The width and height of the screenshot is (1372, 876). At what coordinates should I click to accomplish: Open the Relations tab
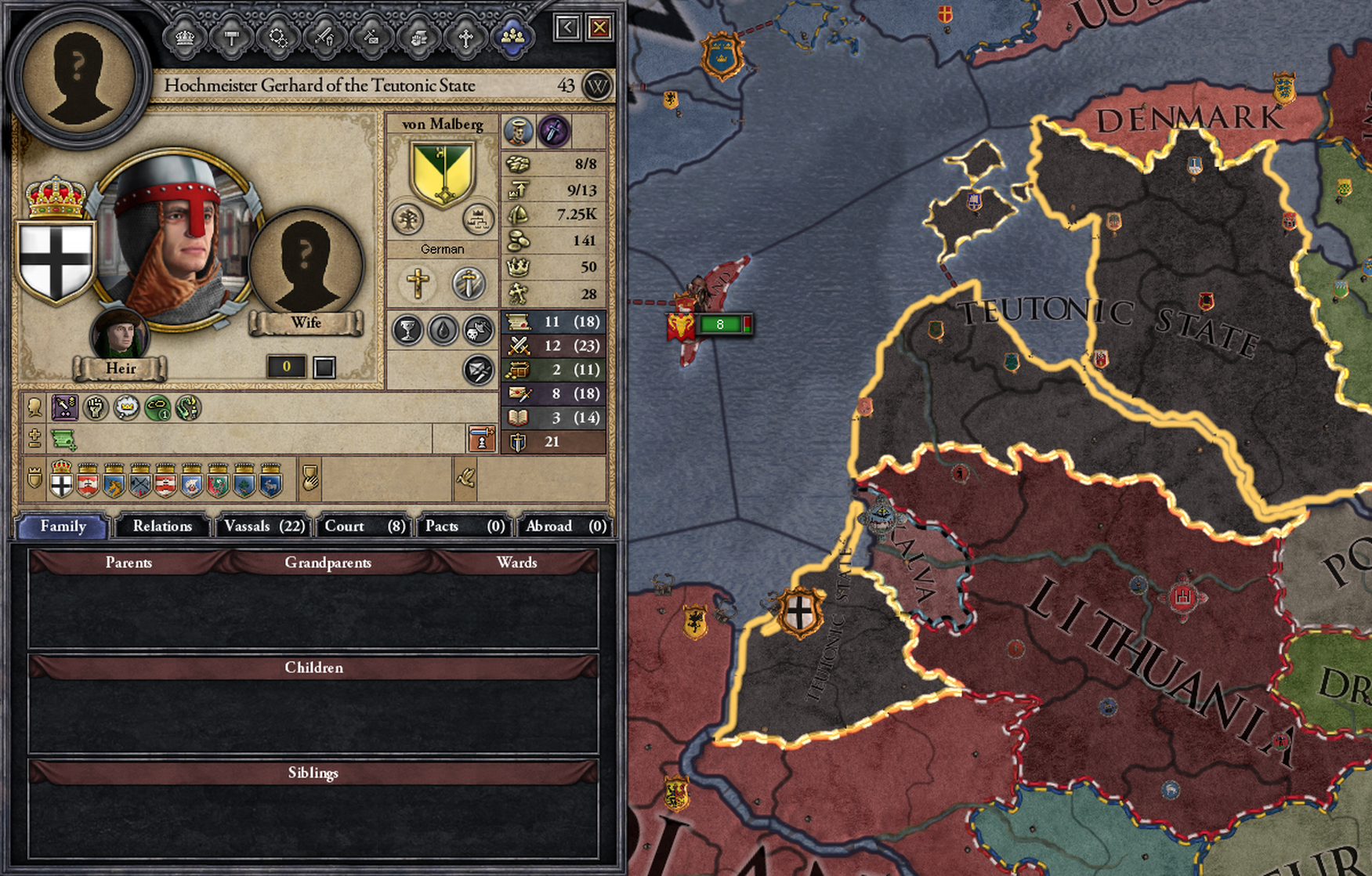pyautogui.click(x=162, y=526)
